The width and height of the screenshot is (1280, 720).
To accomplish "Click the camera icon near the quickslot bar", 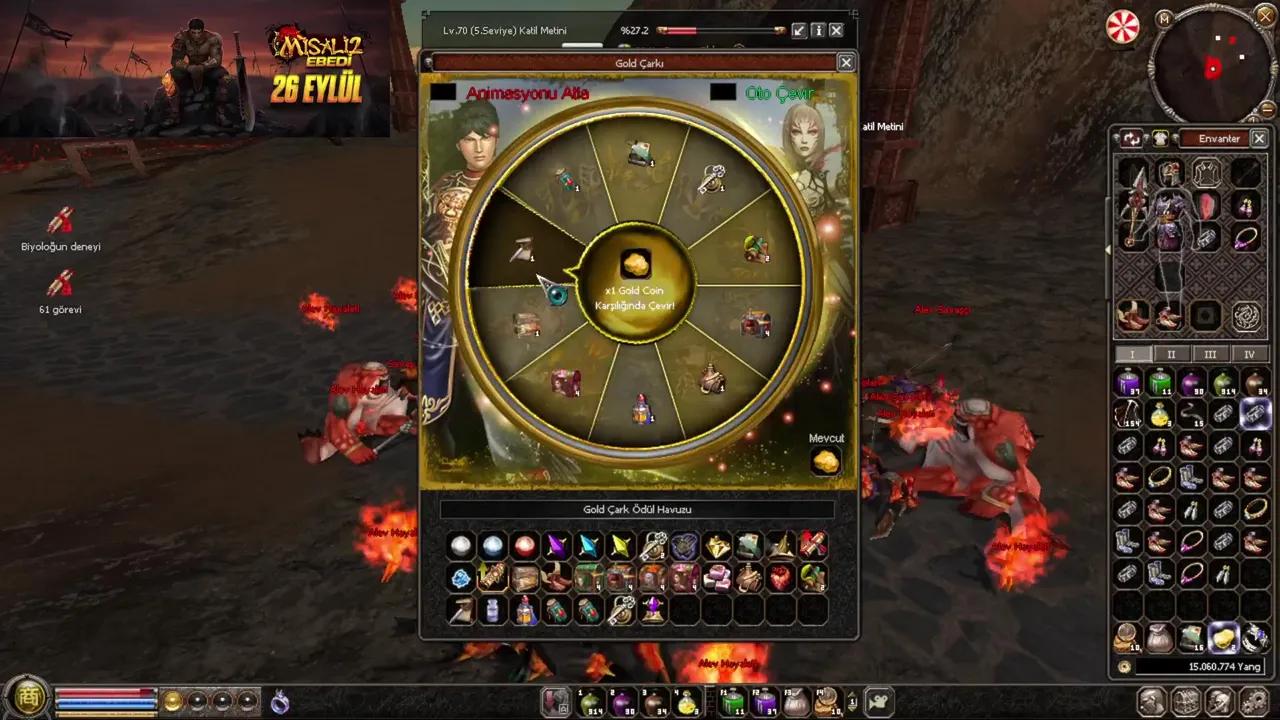I will 879,703.
